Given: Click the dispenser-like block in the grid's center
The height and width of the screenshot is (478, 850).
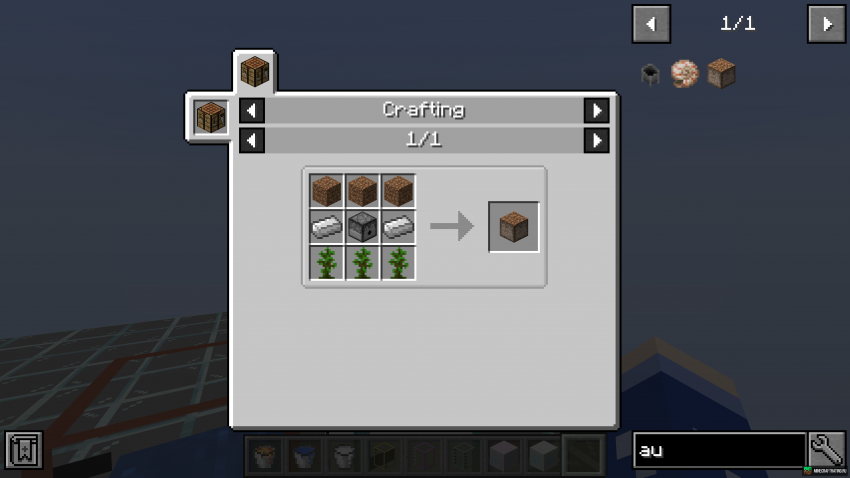Looking at the screenshot, I should point(362,227).
